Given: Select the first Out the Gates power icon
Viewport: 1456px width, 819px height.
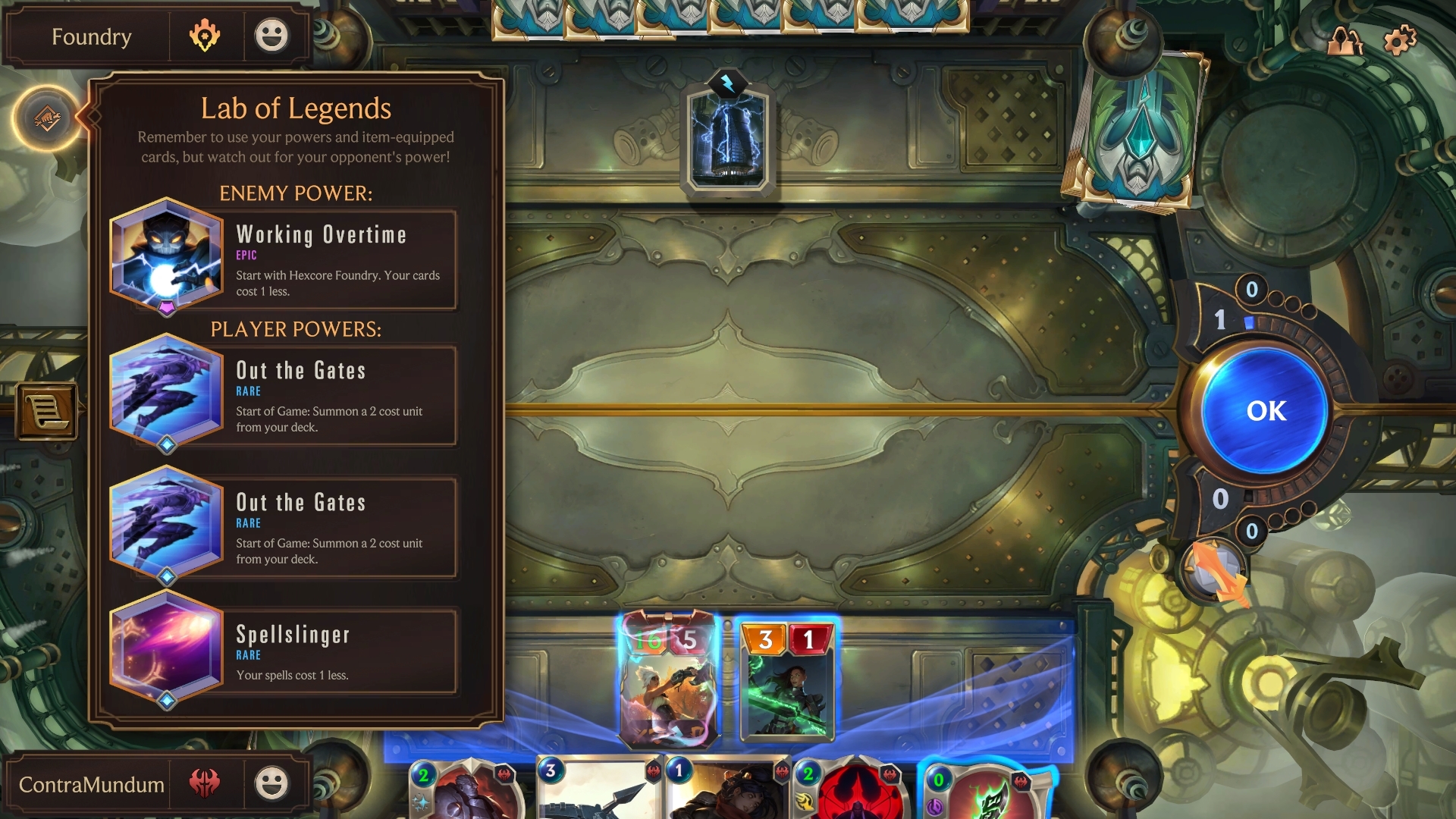Looking at the screenshot, I should [x=166, y=391].
